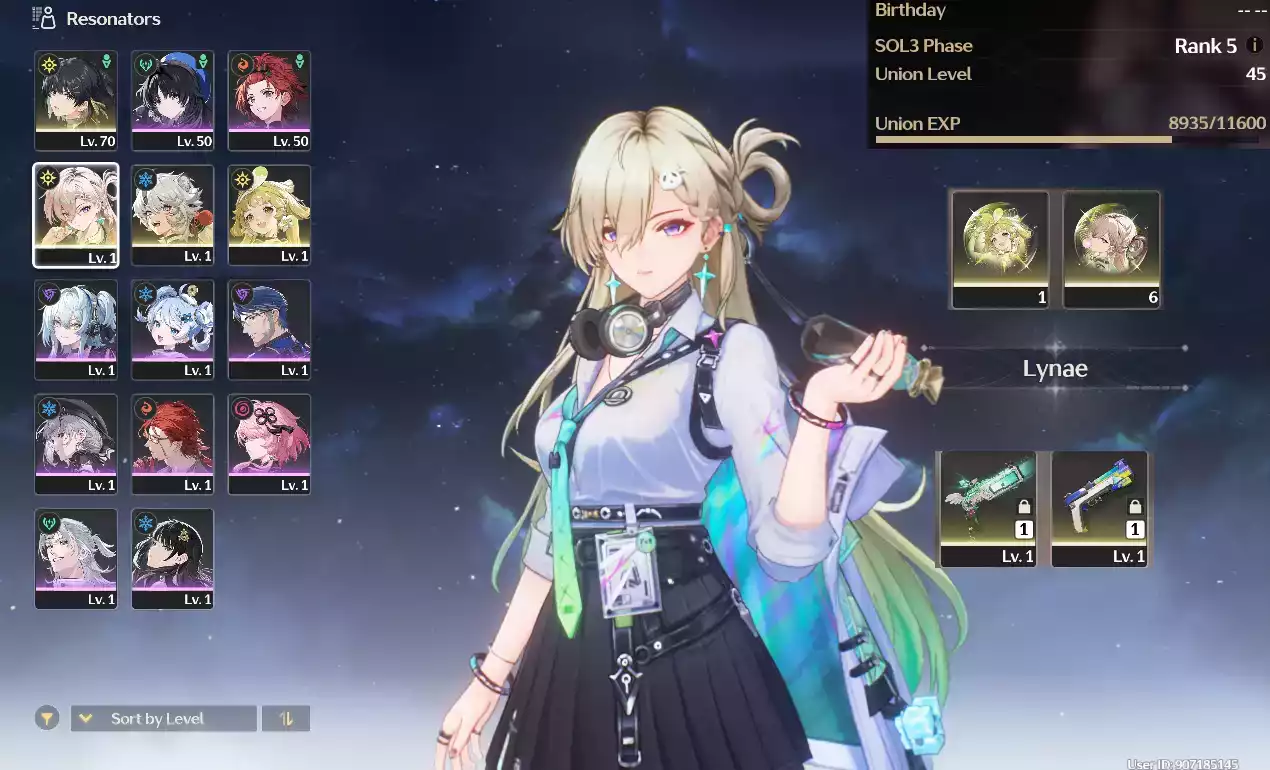This screenshot has height=770, width=1270.
Task: Pick the pink-haired resonator portrait
Action: coord(269,444)
